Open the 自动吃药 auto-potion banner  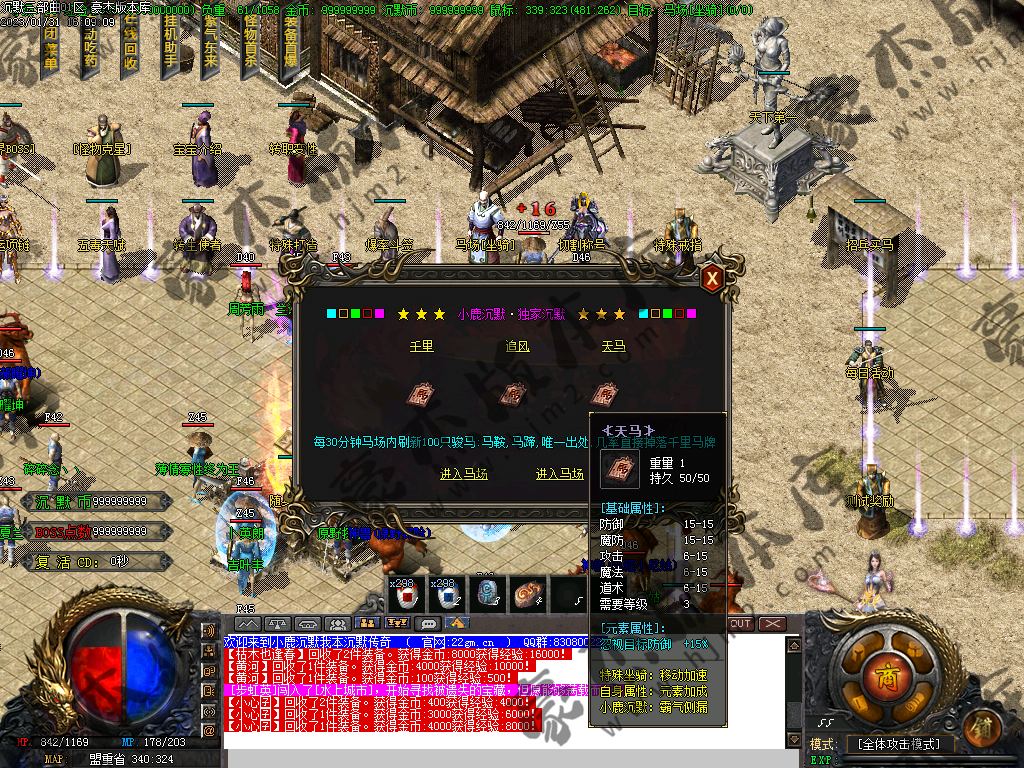tap(90, 45)
